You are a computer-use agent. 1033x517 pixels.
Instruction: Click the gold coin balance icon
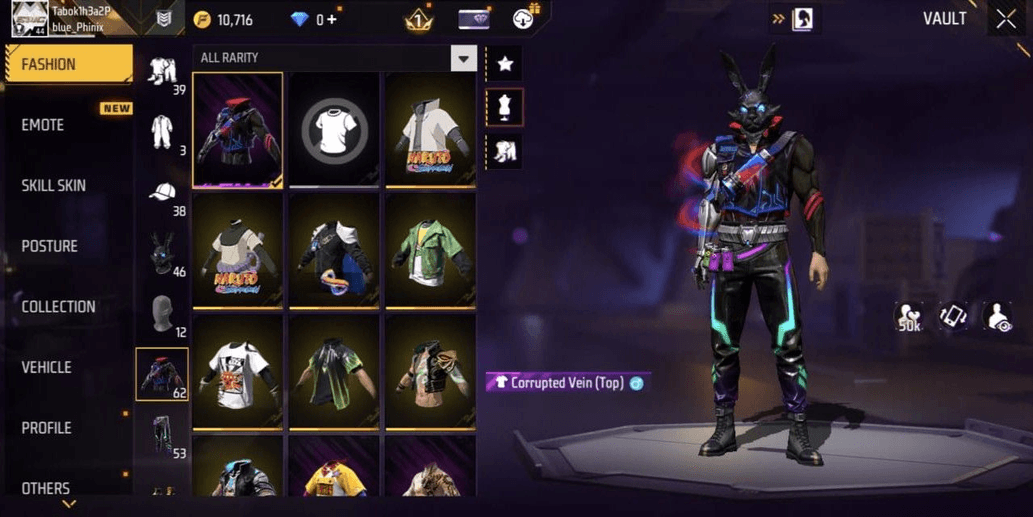pyautogui.click(x=203, y=20)
